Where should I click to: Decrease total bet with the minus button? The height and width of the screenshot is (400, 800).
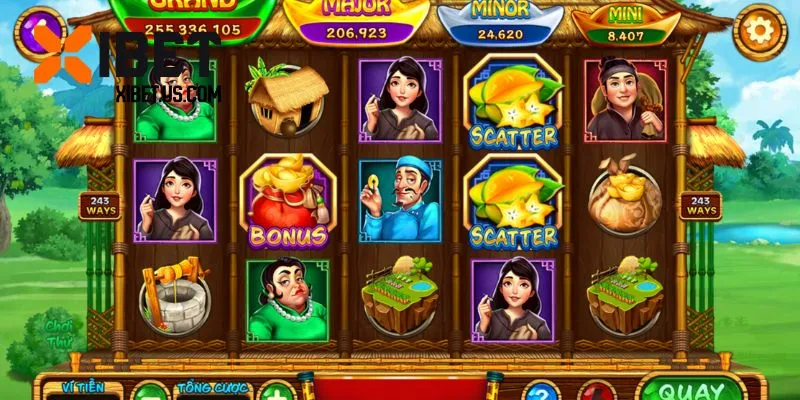click(x=149, y=392)
